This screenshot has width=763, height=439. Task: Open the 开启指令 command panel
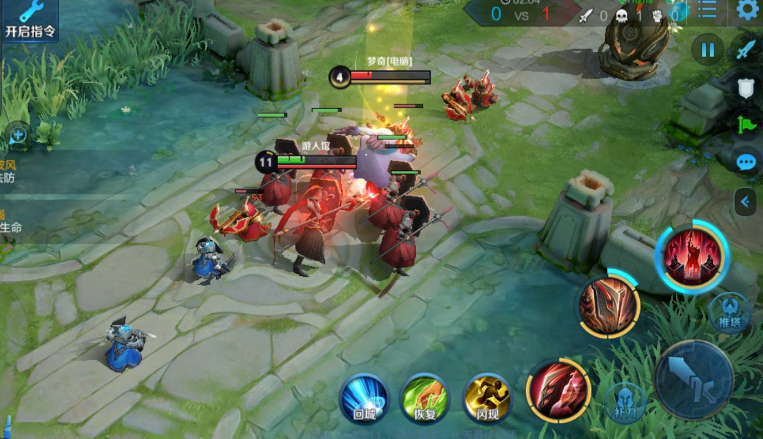28,20
